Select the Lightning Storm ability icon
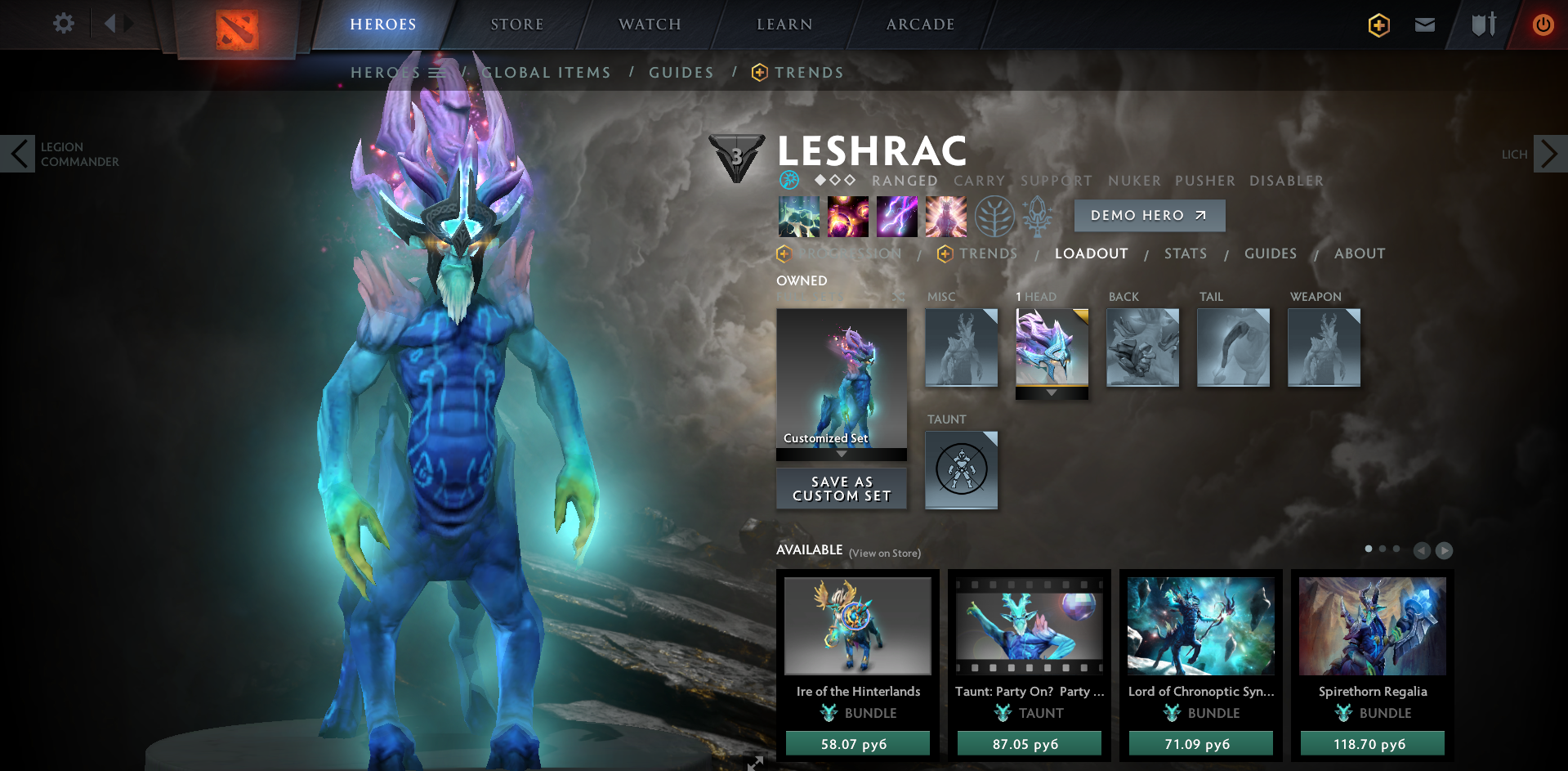Image resolution: width=1568 pixels, height=771 pixels. pos(896,216)
